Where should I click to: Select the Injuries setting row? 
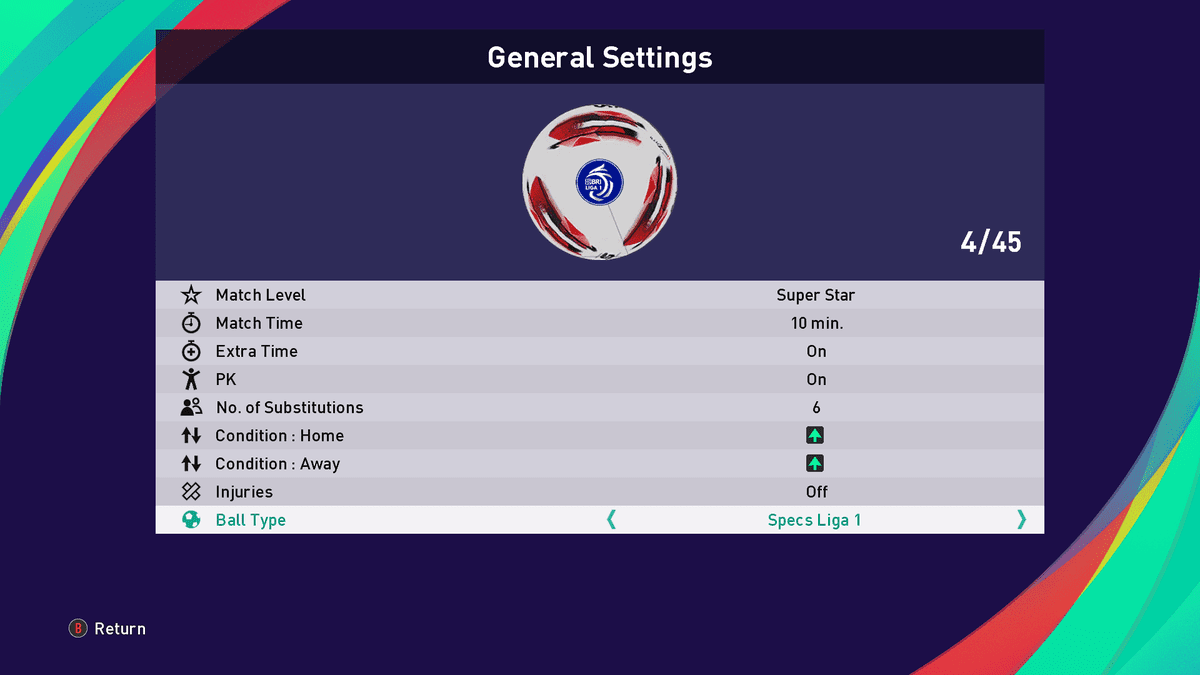pyautogui.click(x=600, y=491)
